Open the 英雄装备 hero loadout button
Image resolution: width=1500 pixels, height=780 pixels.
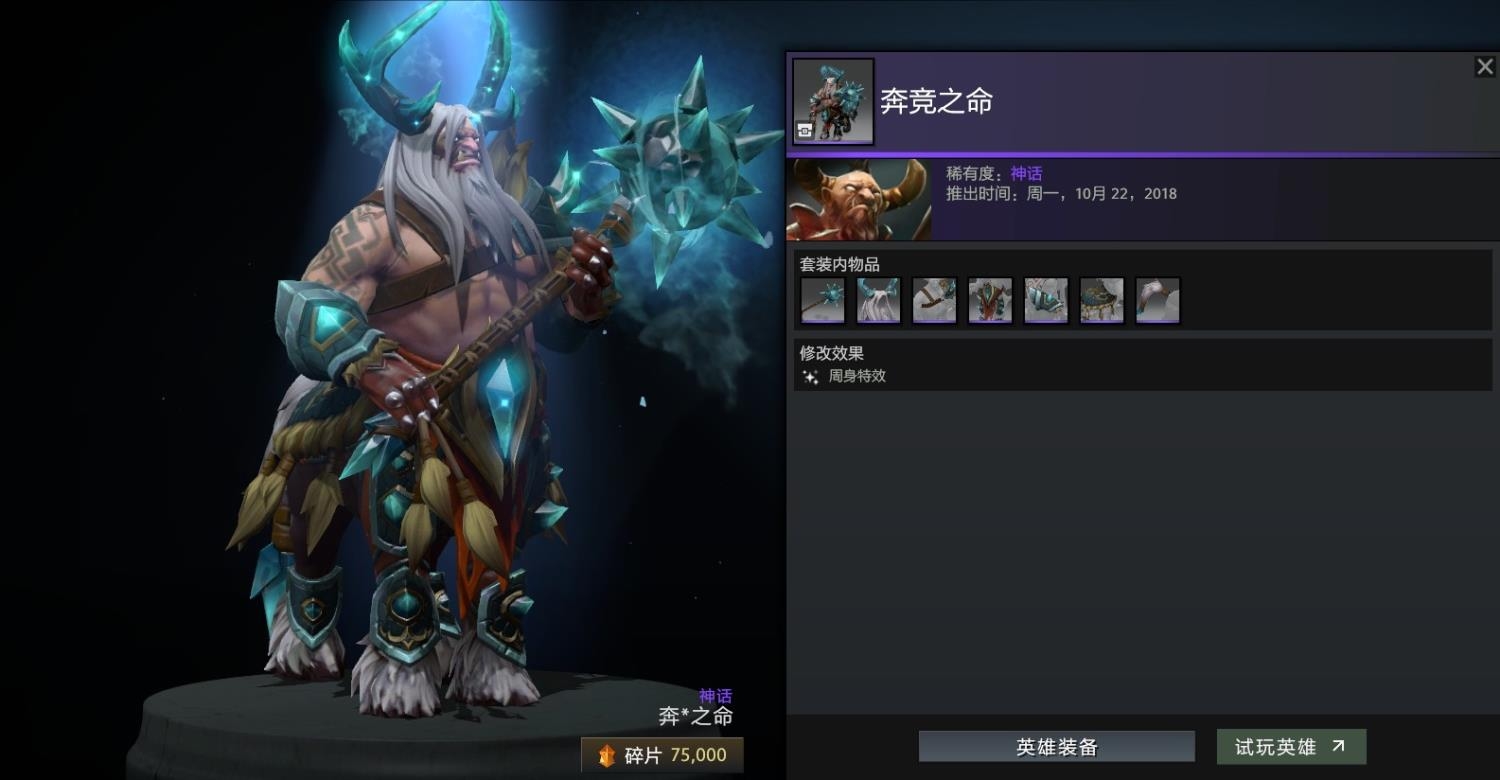point(1056,747)
